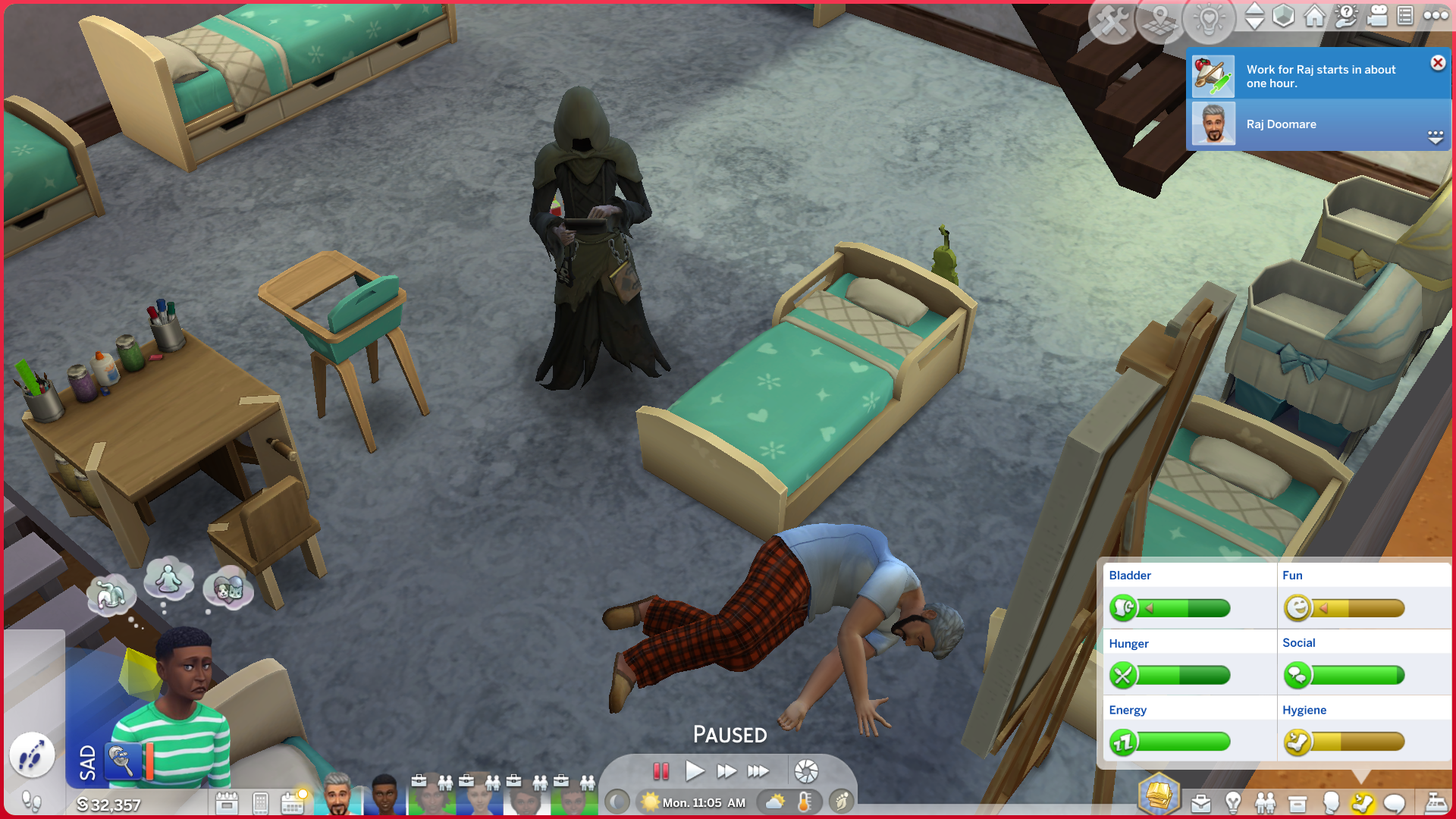Show the Relationships panel
Image resolution: width=1456 pixels, height=819 pixels.
coord(1265,803)
